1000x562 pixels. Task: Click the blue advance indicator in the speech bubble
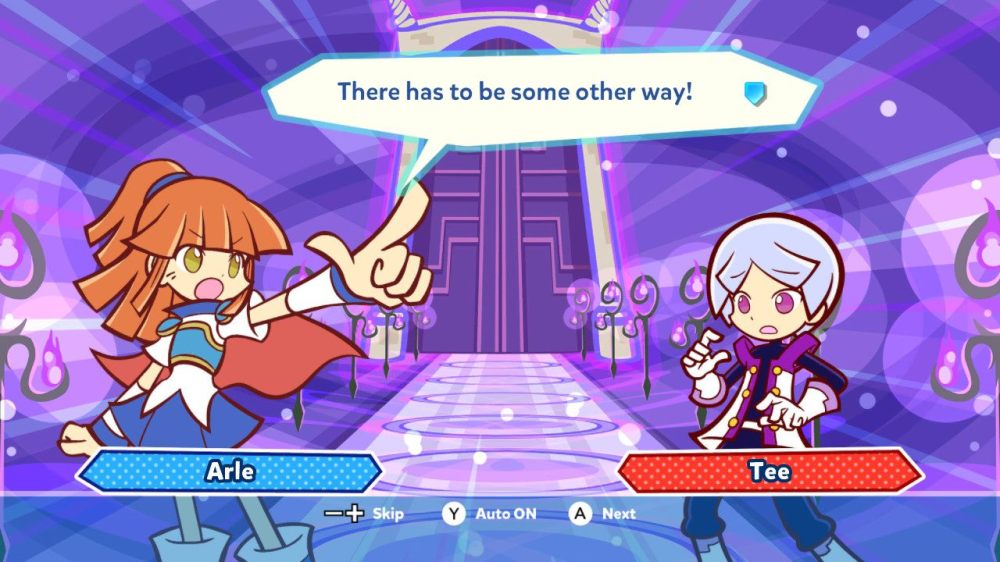[x=754, y=94]
